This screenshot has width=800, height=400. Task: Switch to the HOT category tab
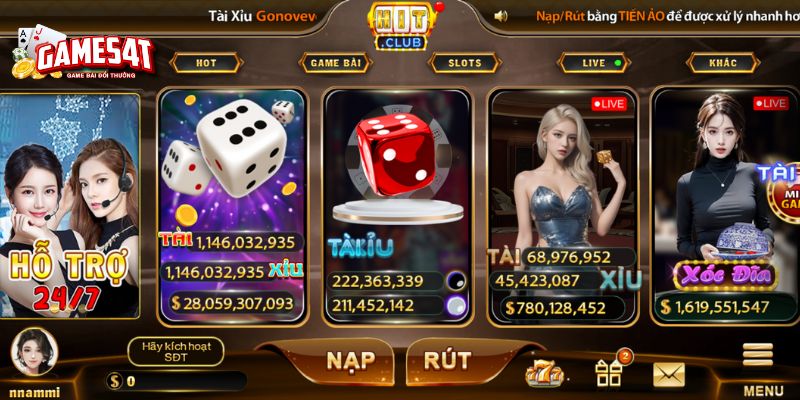206,63
